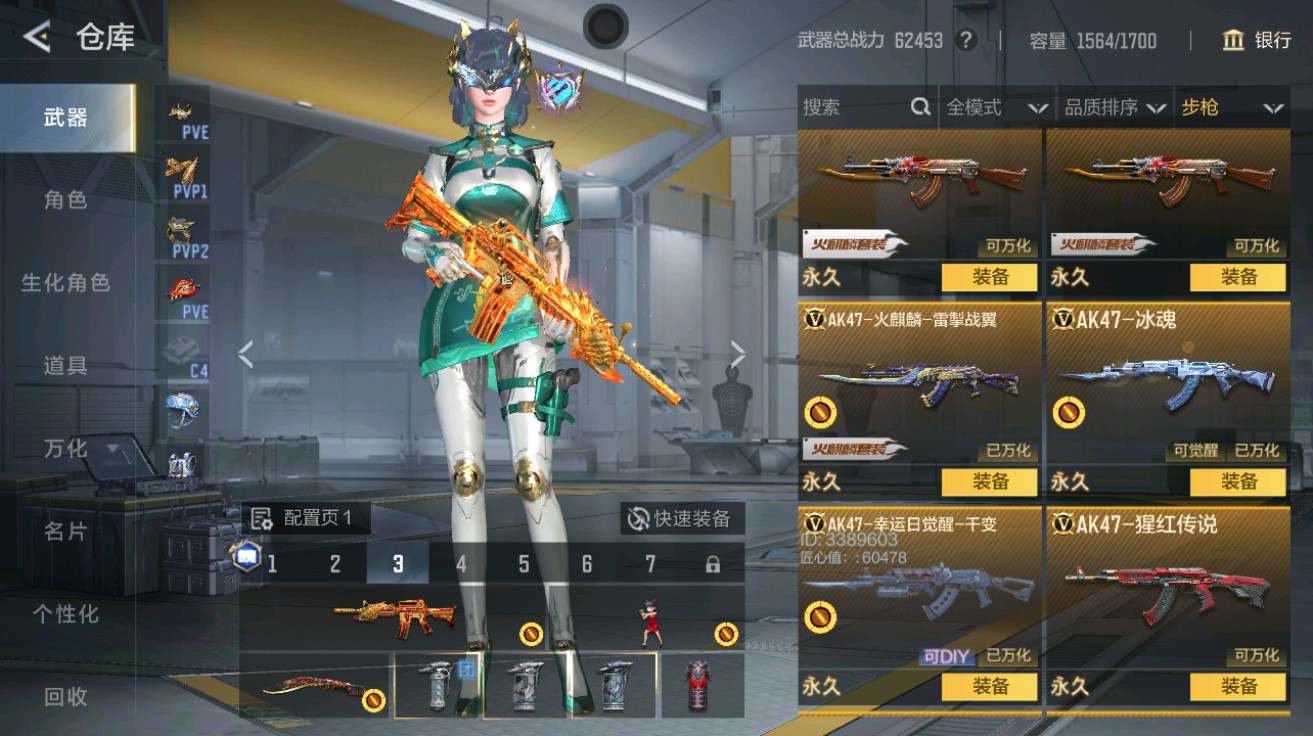This screenshot has height=736, width=1313.
Task: Select the 道具 tab
Action: (66, 366)
